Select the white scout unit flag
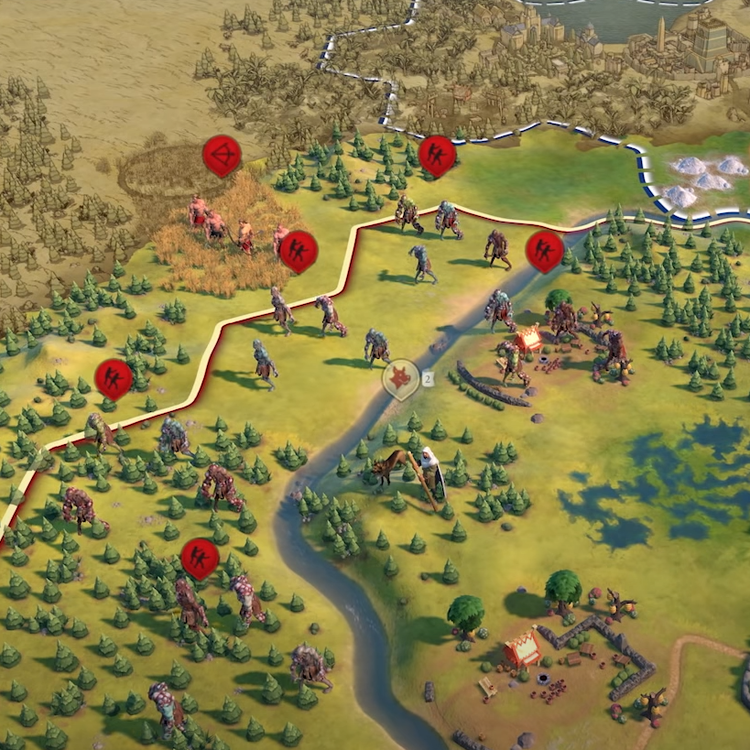The image size is (750, 750). pyautogui.click(x=402, y=379)
